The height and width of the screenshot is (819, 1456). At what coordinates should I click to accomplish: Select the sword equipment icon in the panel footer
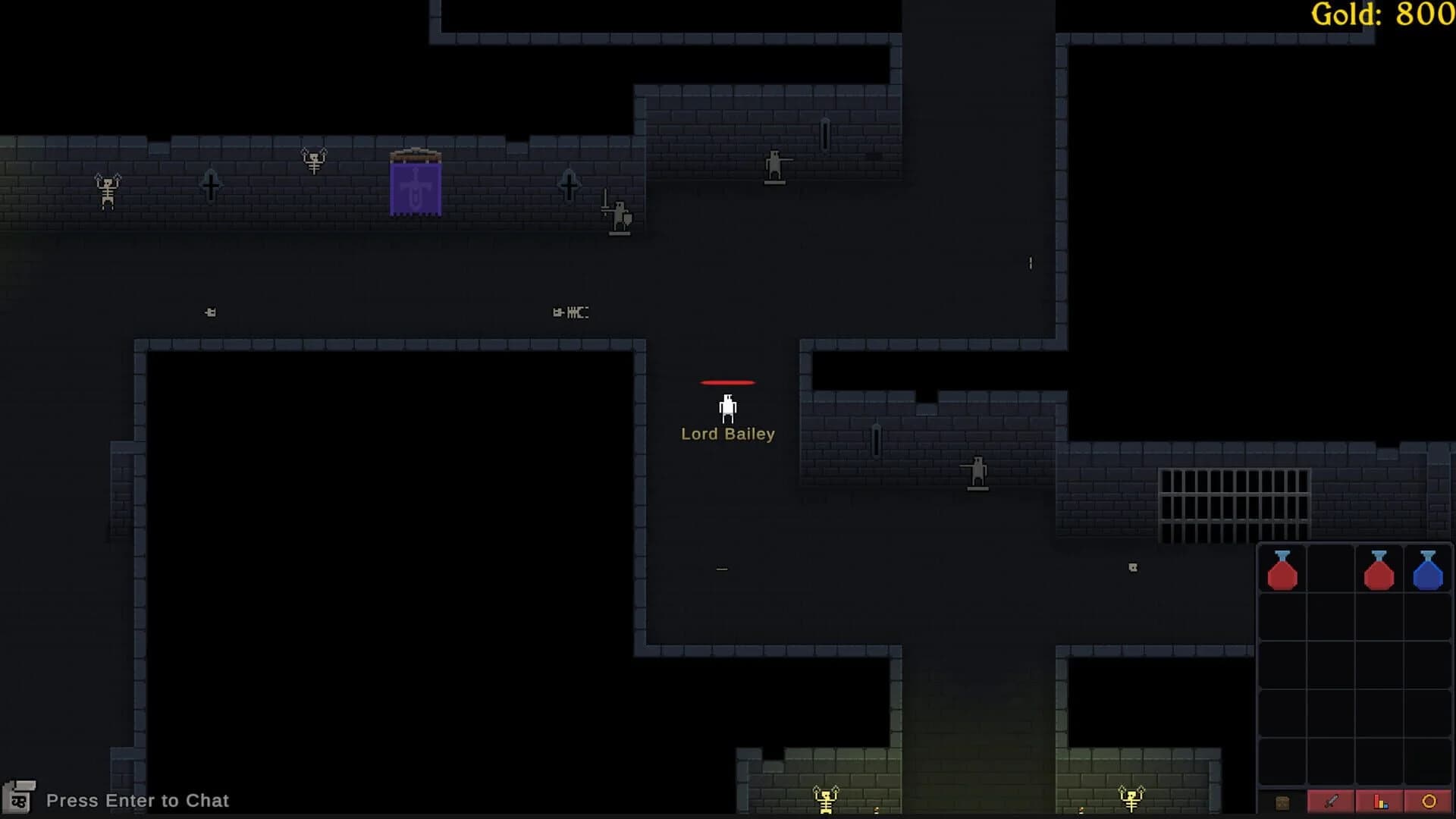[x=1331, y=801]
